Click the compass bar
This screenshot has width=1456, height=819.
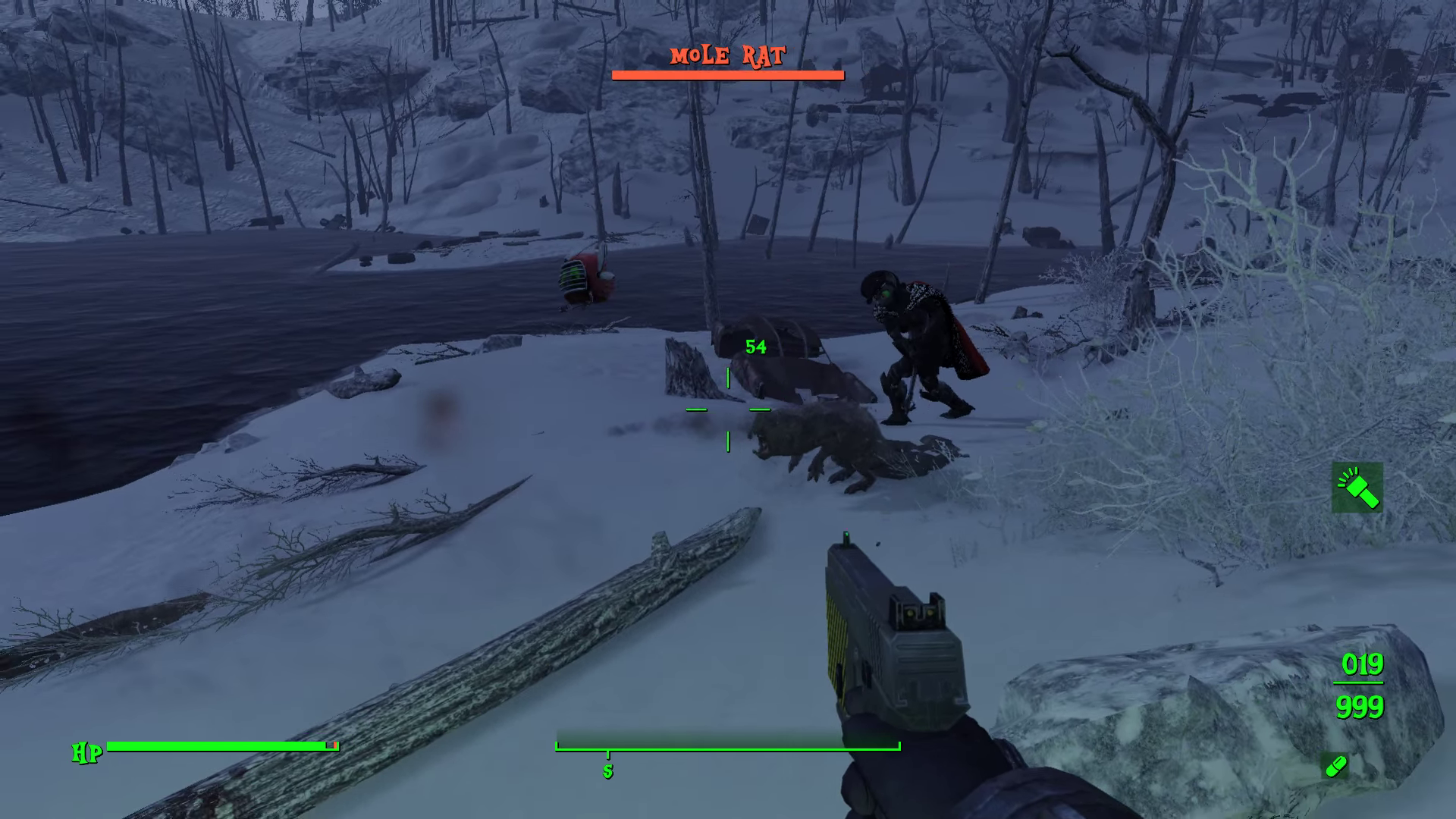(x=727, y=740)
